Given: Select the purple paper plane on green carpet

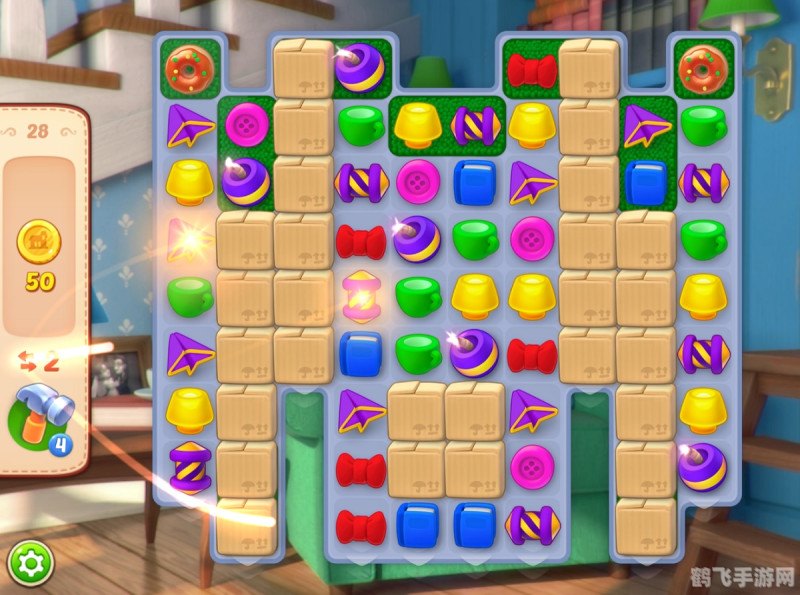Looking at the screenshot, I should pyautogui.click(x=645, y=125).
